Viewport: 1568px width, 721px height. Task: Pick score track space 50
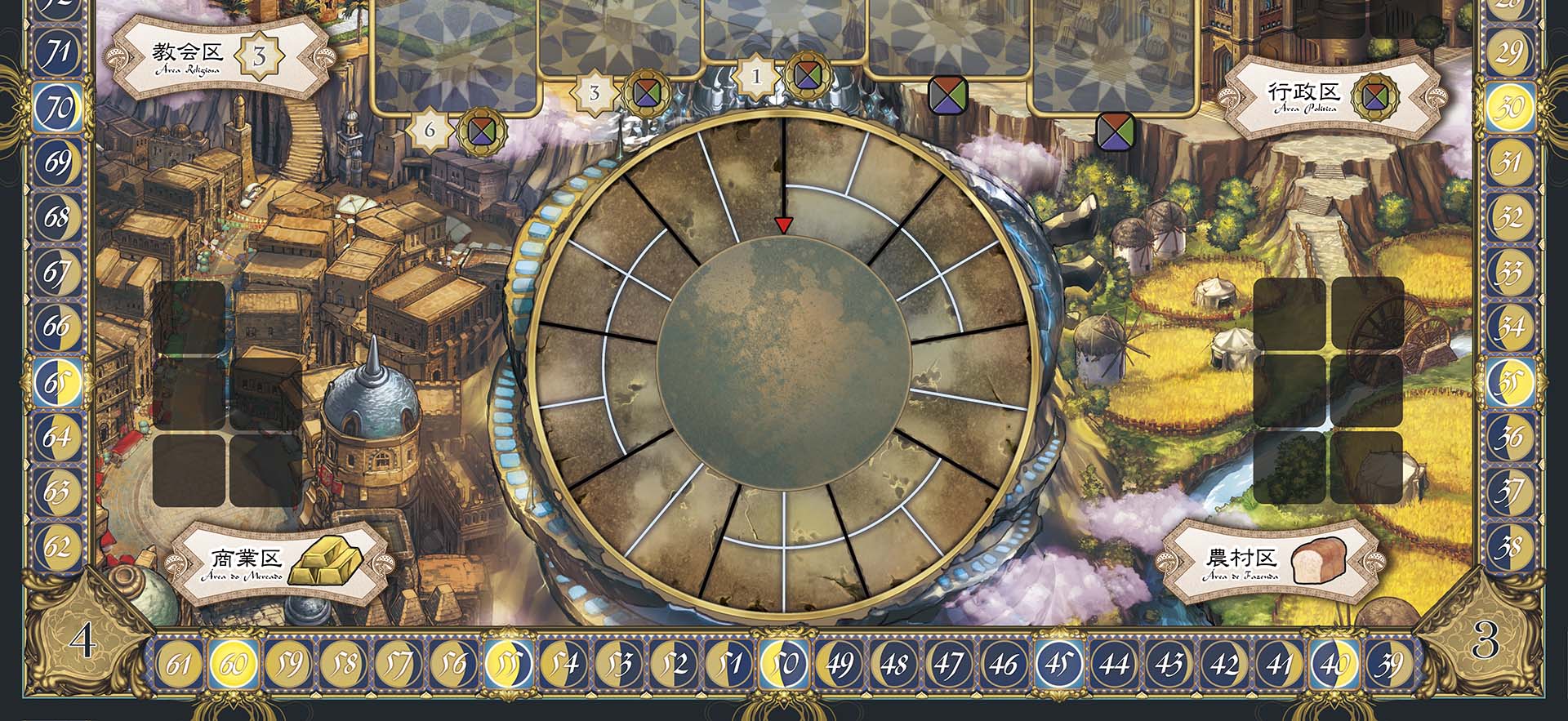[x=784, y=665]
